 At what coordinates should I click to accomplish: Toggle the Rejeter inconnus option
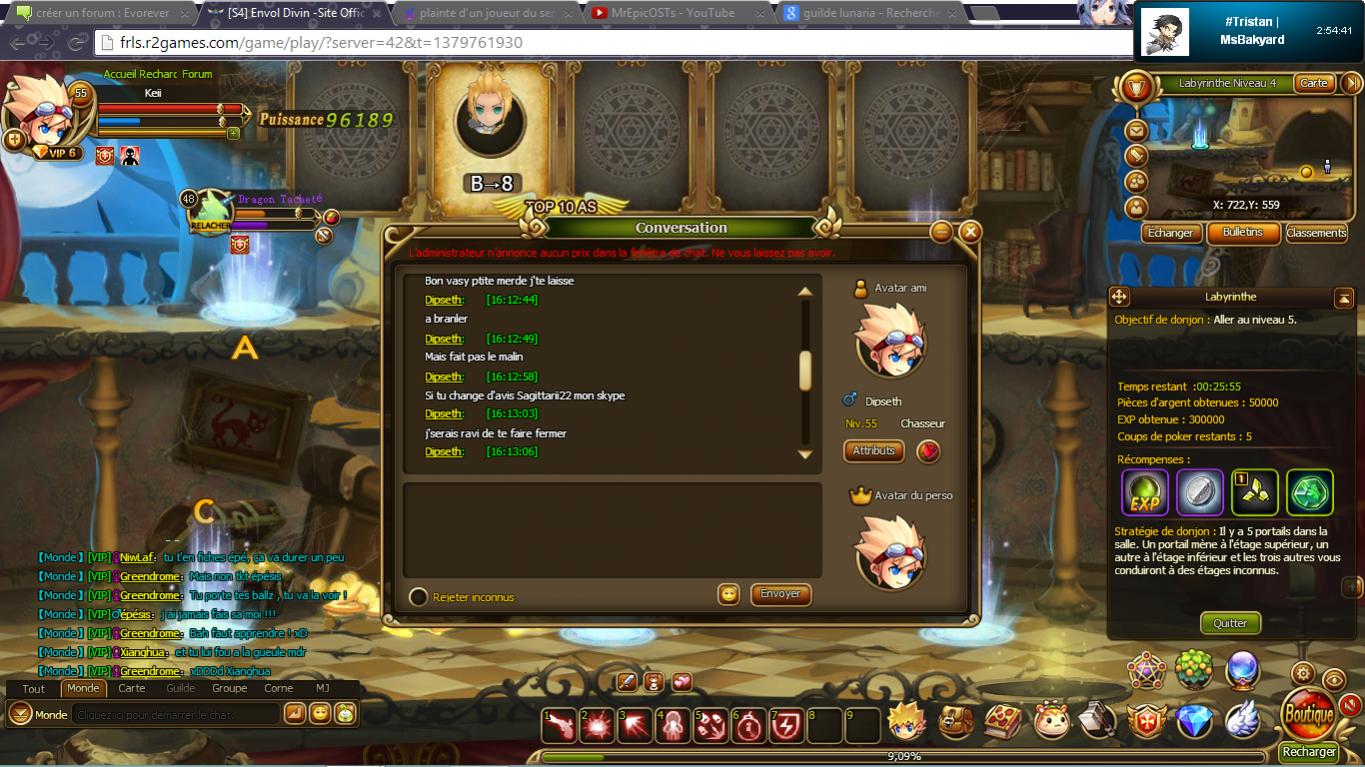click(x=419, y=597)
